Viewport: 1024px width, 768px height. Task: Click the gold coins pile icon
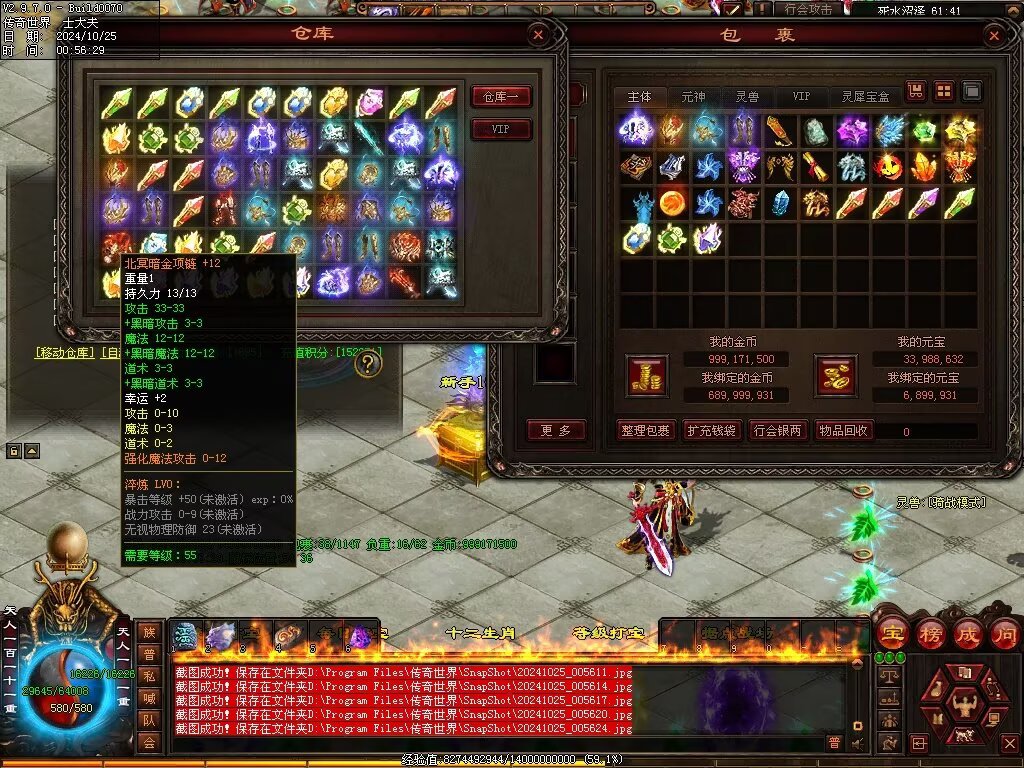tap(646, 375)
